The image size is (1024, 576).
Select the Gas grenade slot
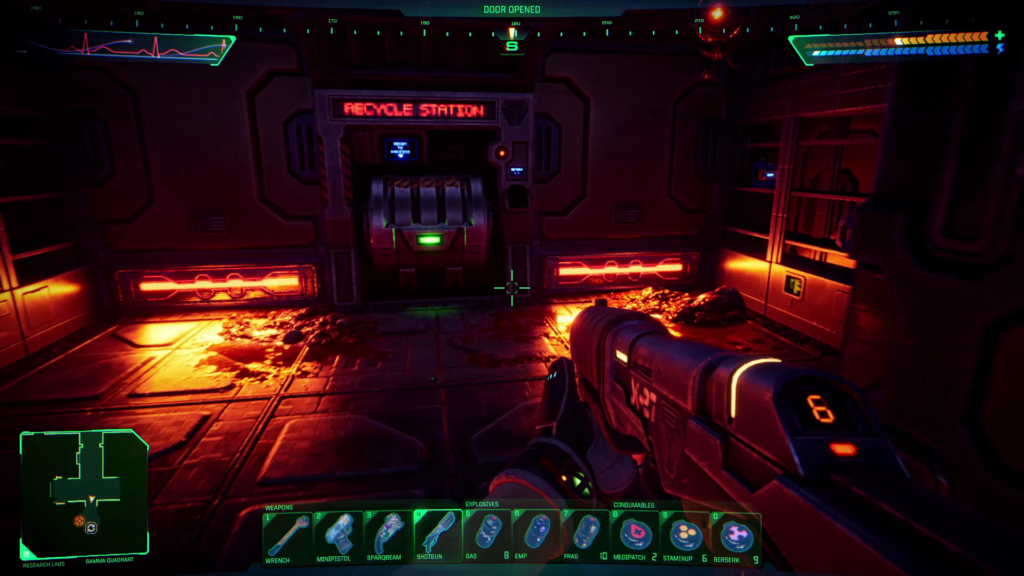pos(487,535)
